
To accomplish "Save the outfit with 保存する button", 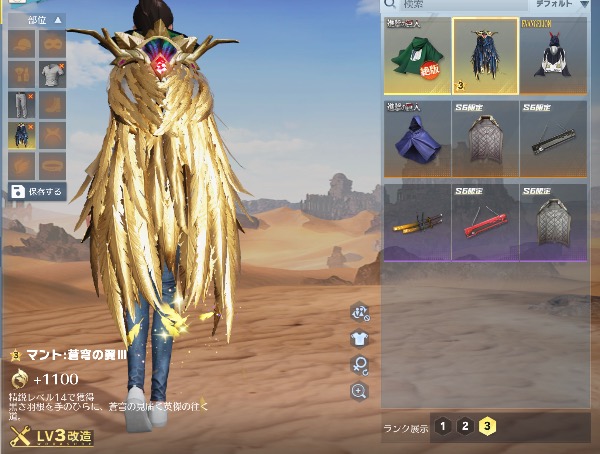I will pyautogui.click(x=37, y=192).
